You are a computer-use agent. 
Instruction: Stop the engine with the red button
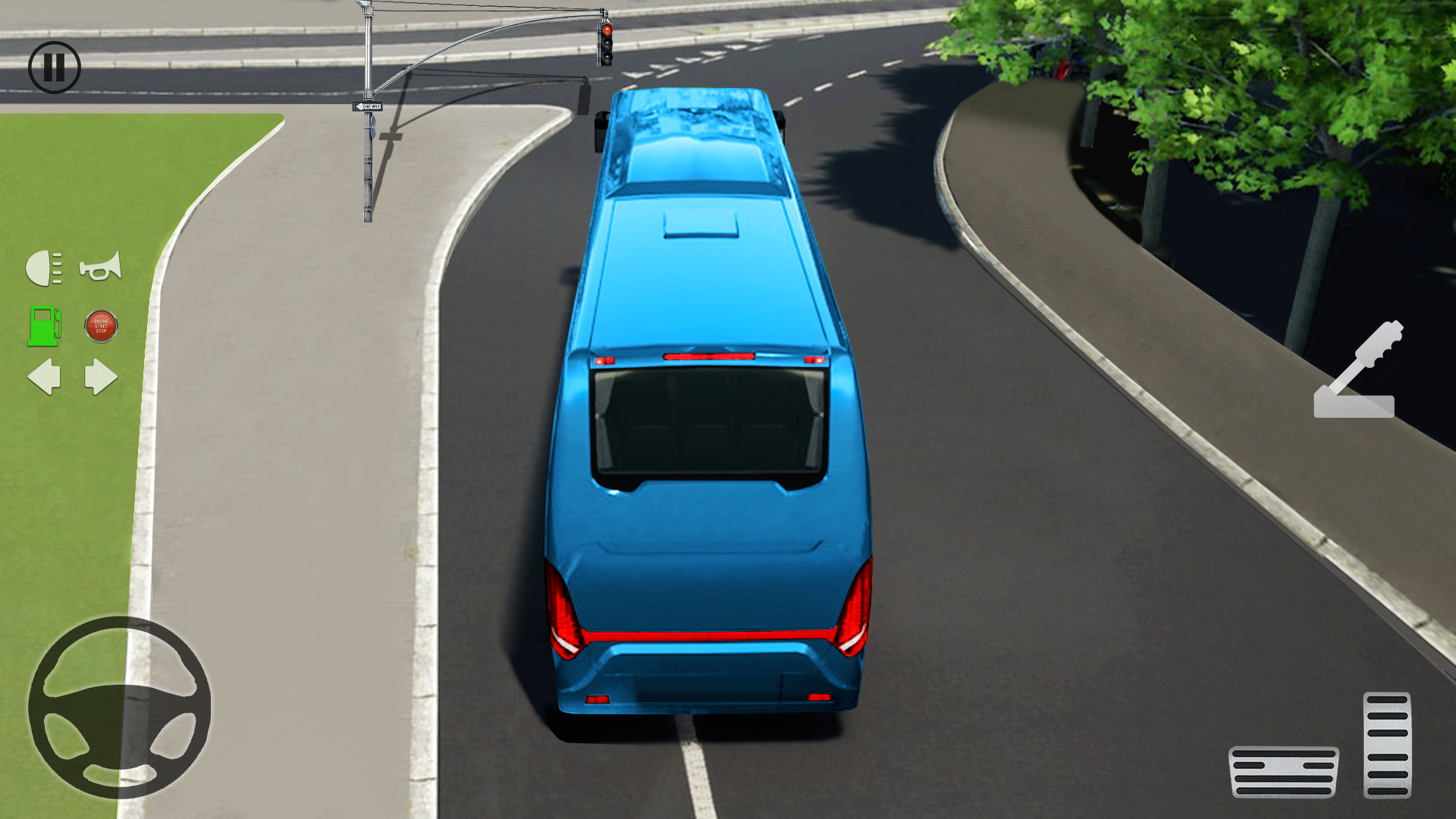pyautogui.click(x=99, y=328)
